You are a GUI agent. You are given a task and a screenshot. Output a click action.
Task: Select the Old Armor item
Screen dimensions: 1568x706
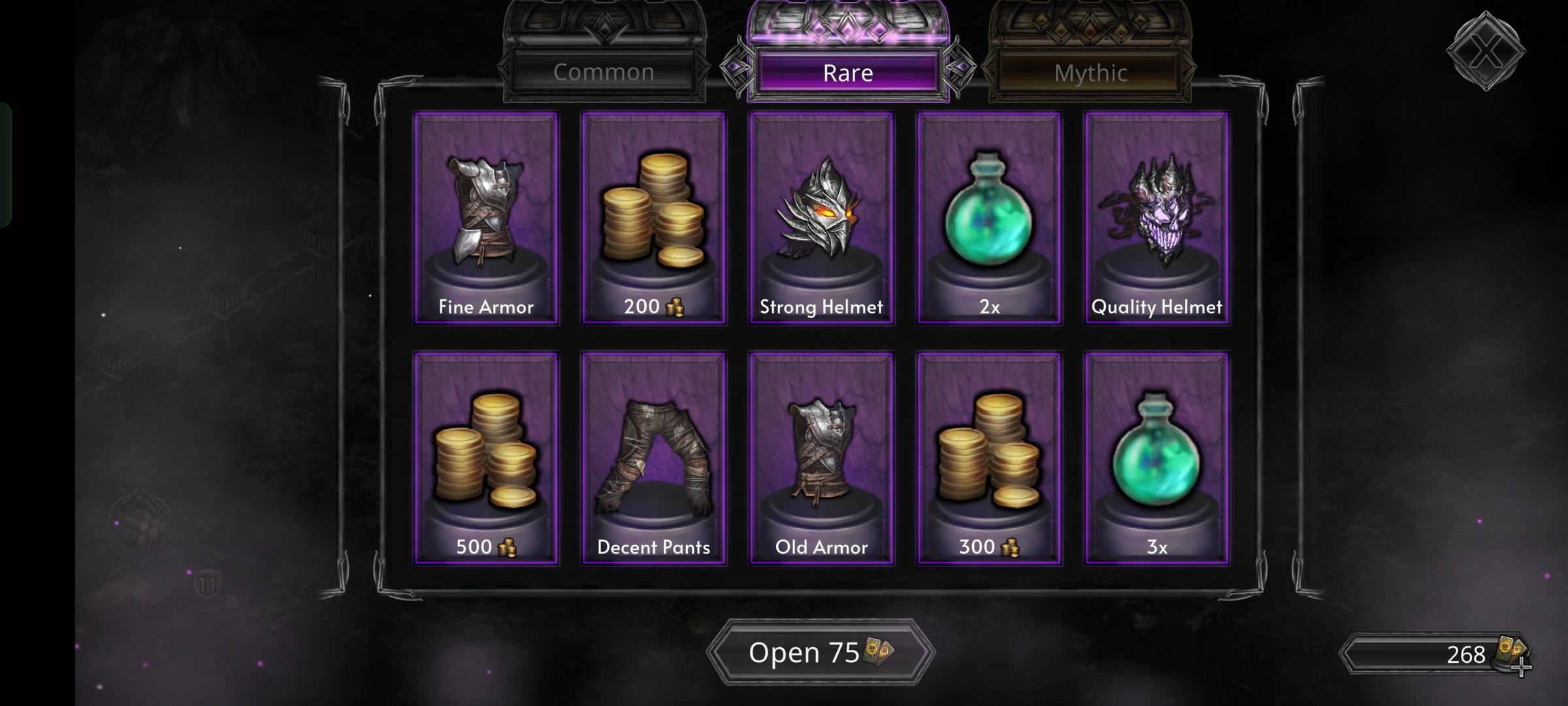(821, 458)
